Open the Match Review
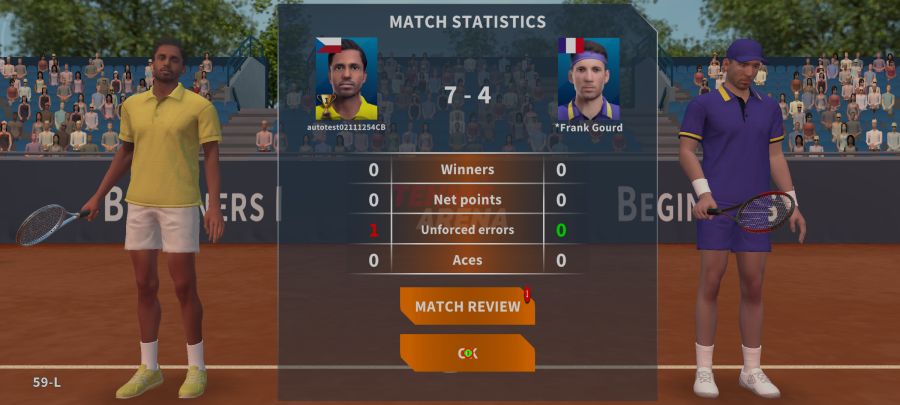 pos(467,306)
